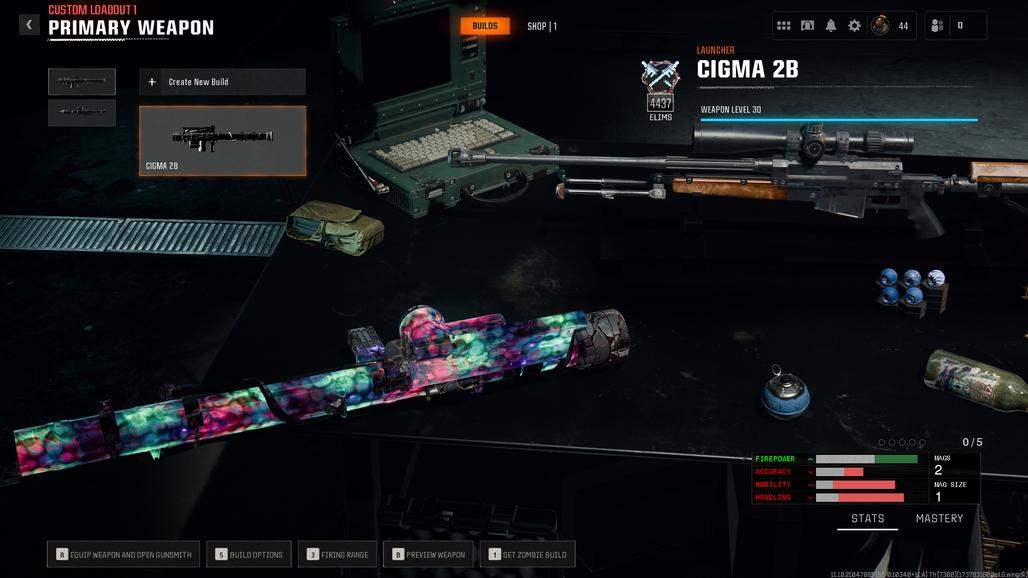This screenshot has height=578, width=1028.
Task: Equip weapon and open Gunsmith
Action: (124, 554)
